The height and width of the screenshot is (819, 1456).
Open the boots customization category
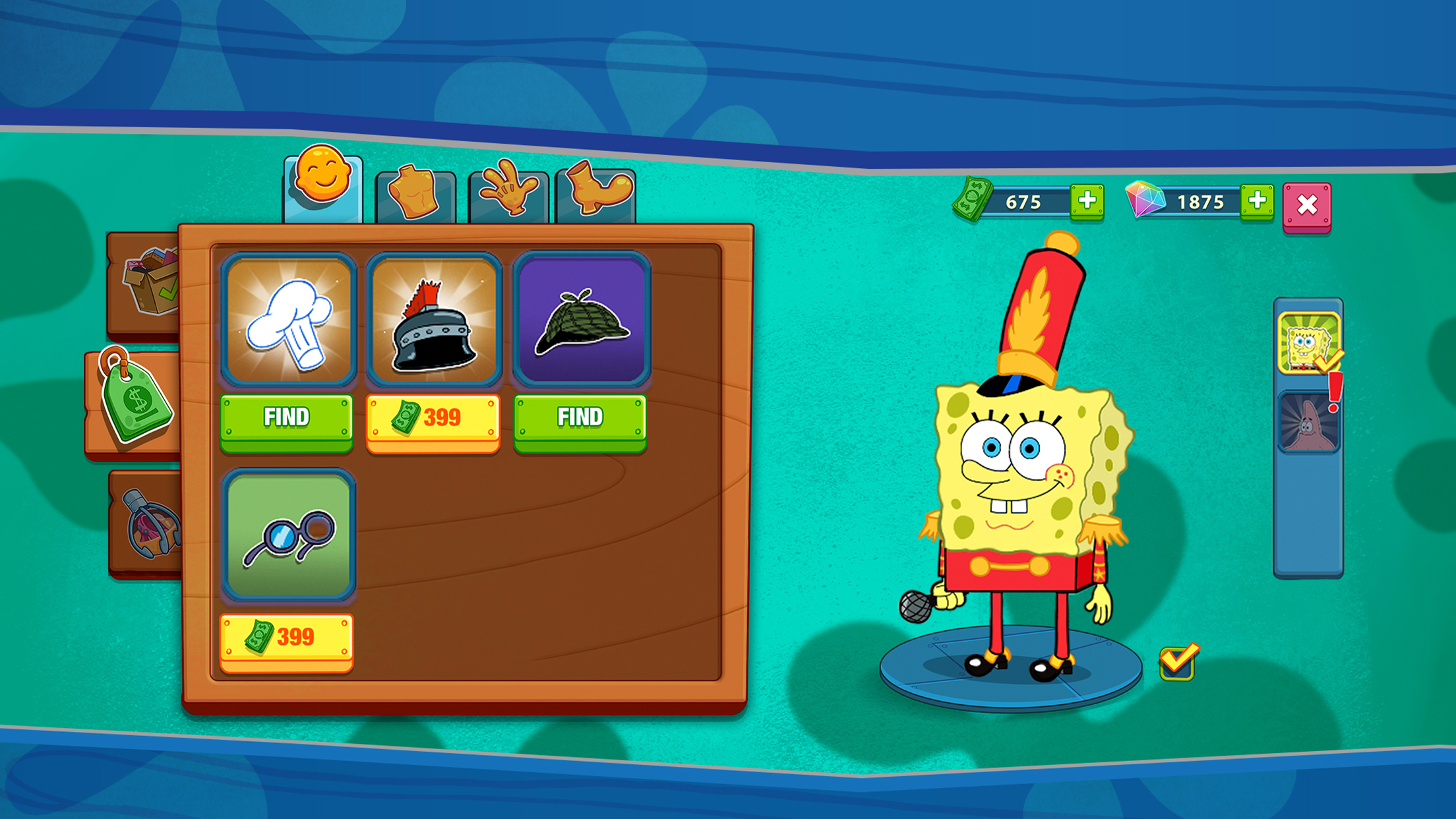[599, 189]
